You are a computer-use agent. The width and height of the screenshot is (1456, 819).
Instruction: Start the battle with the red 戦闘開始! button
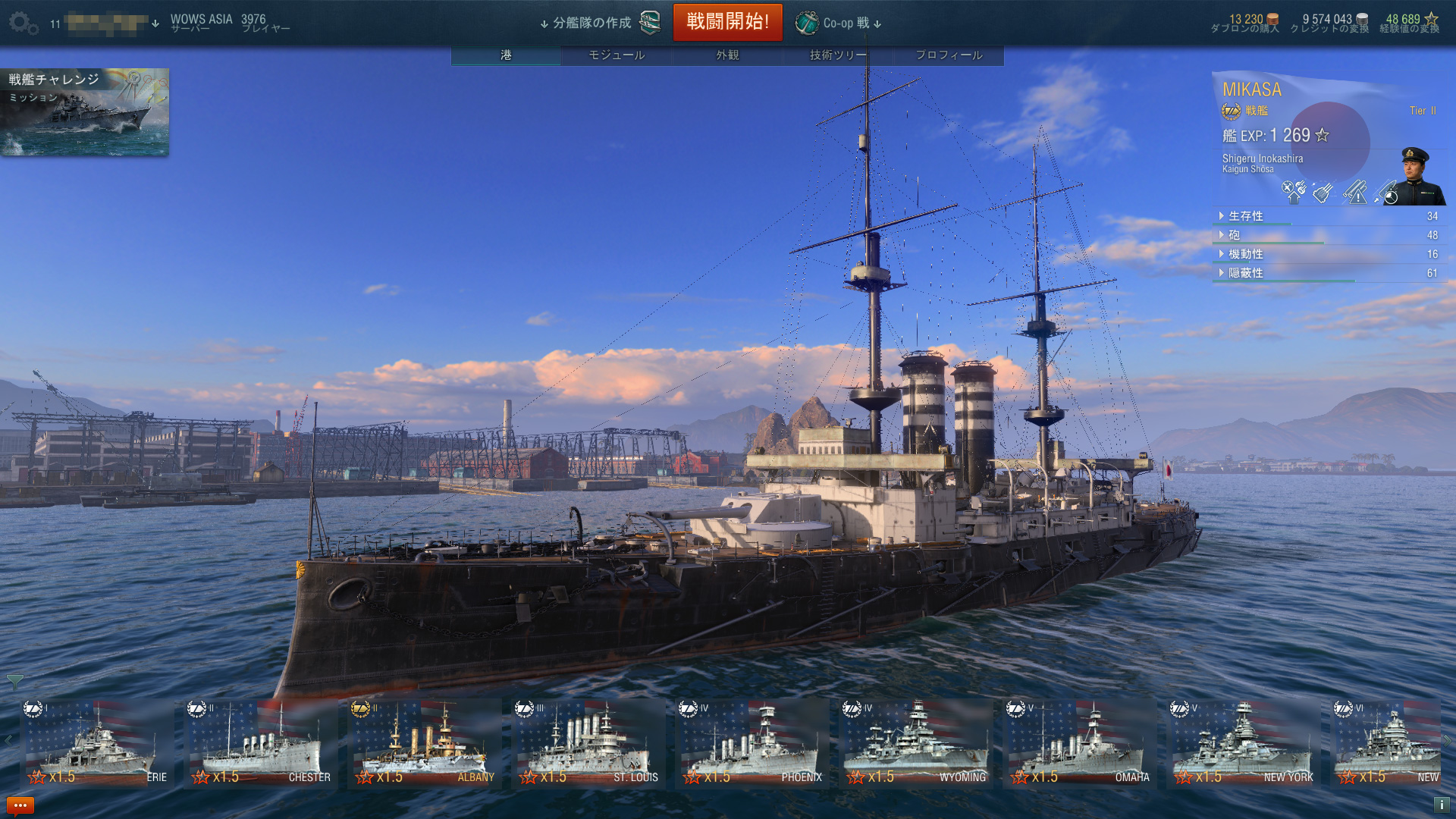click(x=727, y=22)
